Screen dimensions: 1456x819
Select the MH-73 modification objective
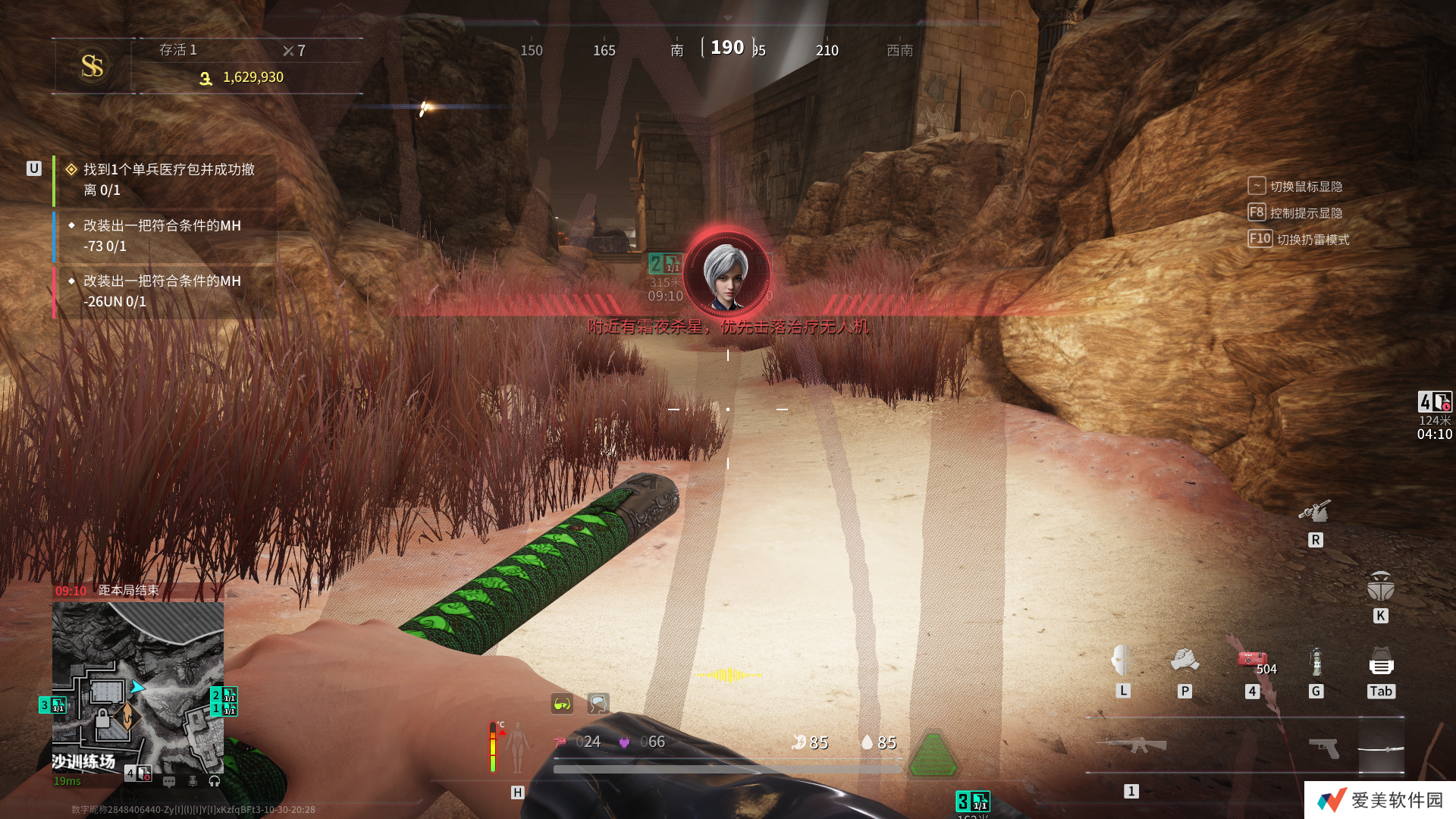coord(162,236)
